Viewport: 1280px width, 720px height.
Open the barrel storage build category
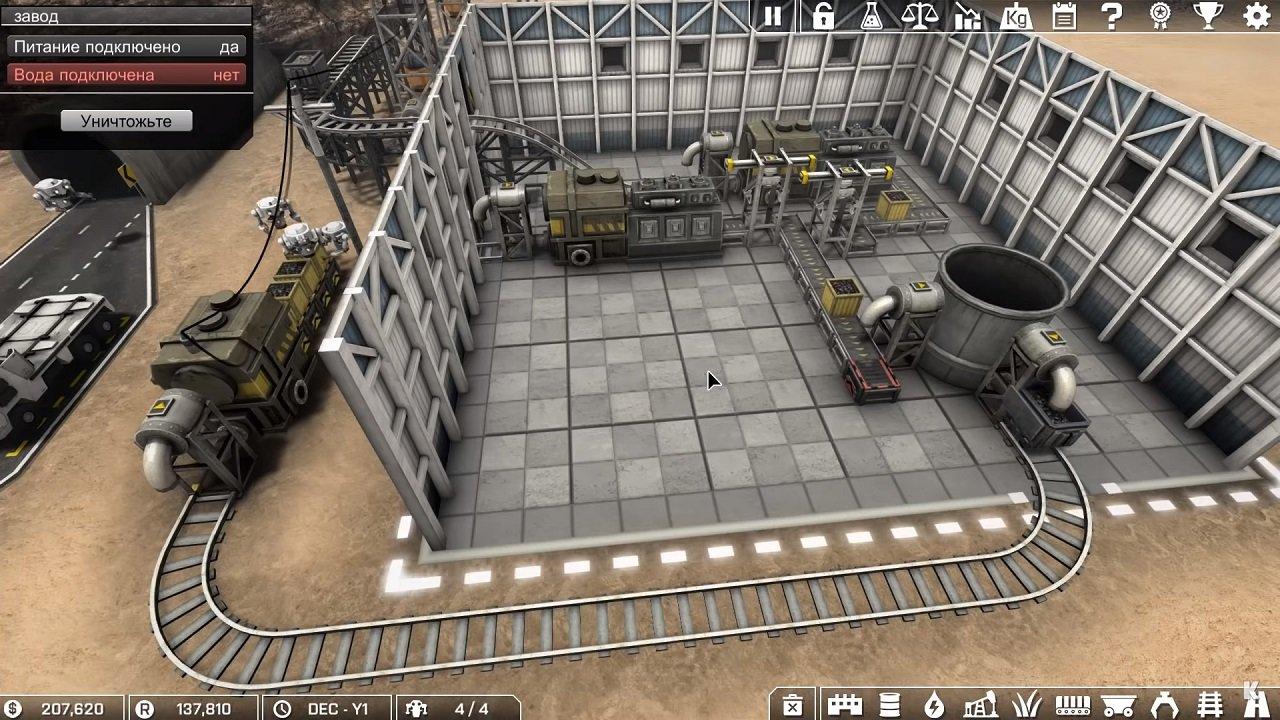(x=889, y=705)
